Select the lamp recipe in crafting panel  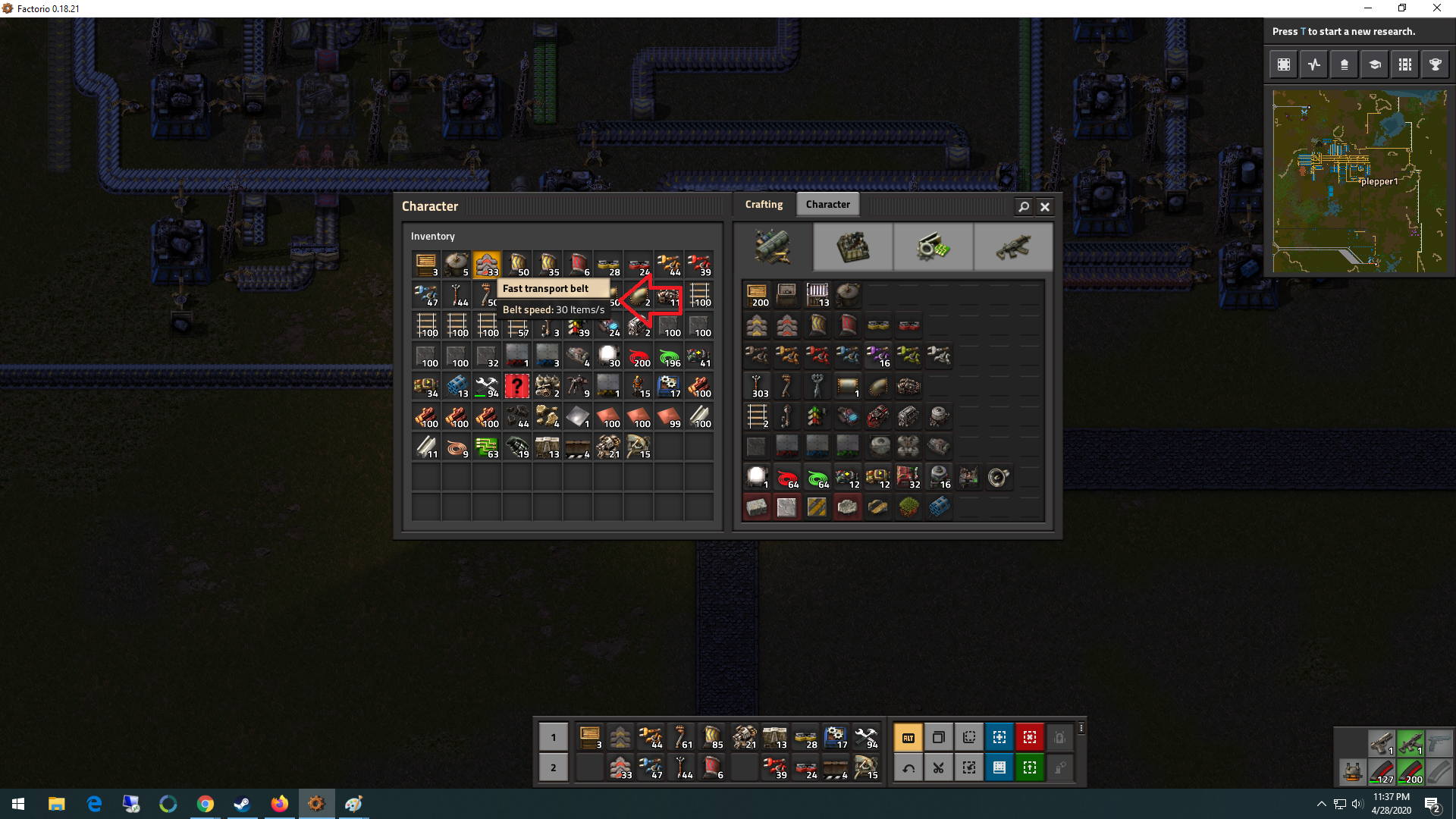(x=756, y=477)
